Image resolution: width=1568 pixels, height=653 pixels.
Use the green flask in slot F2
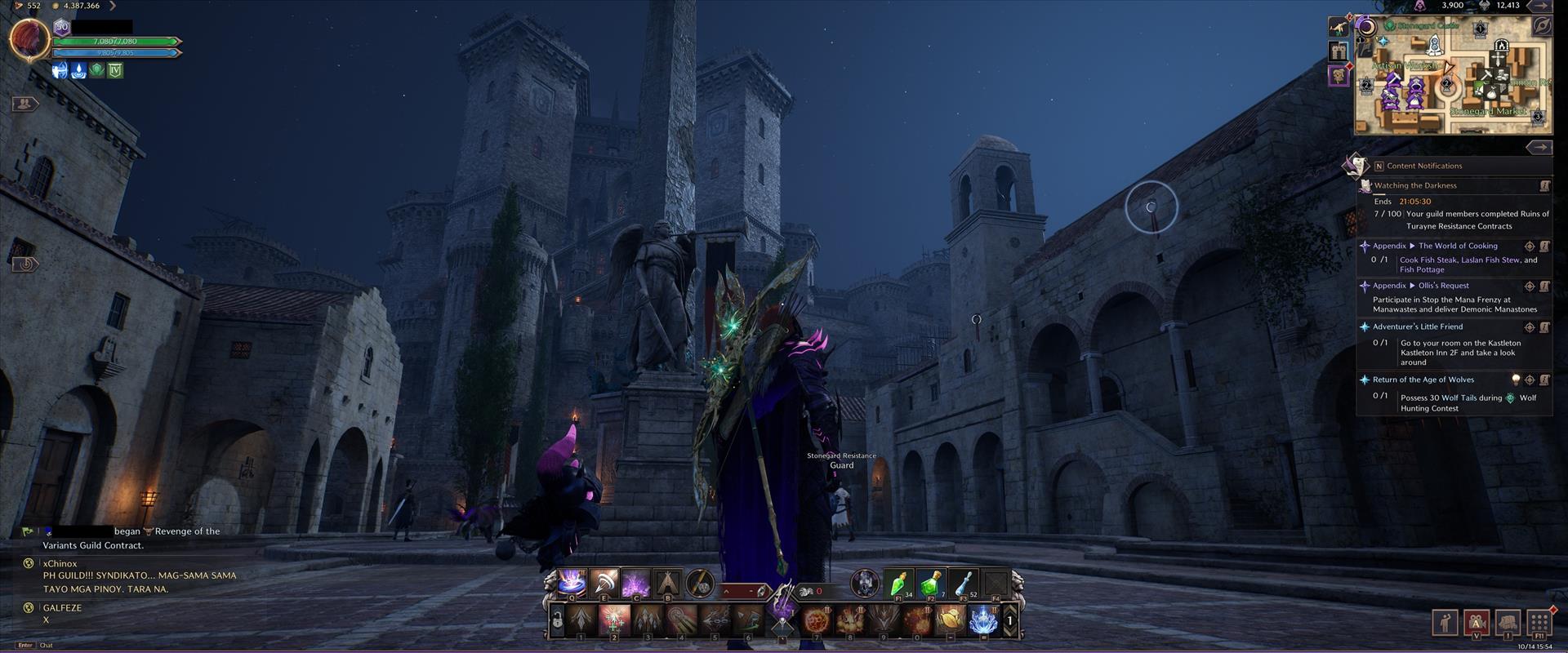pyautogui.click(x=931, y=584)
